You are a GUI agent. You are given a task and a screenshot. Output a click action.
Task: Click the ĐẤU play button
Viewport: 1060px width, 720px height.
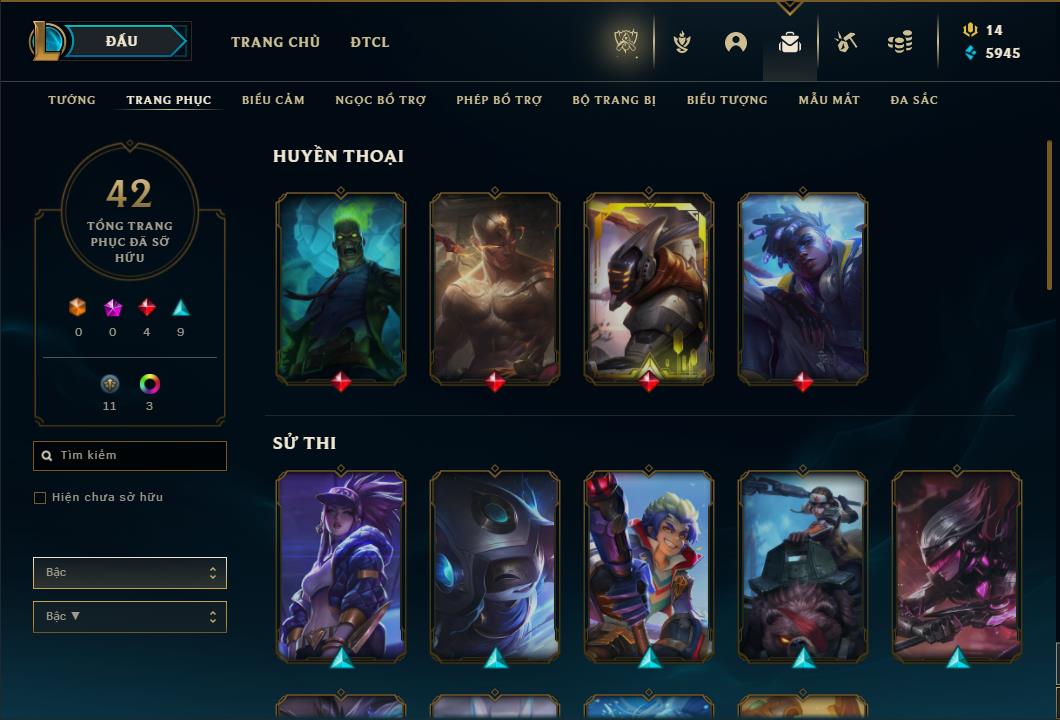coord(122,41)
